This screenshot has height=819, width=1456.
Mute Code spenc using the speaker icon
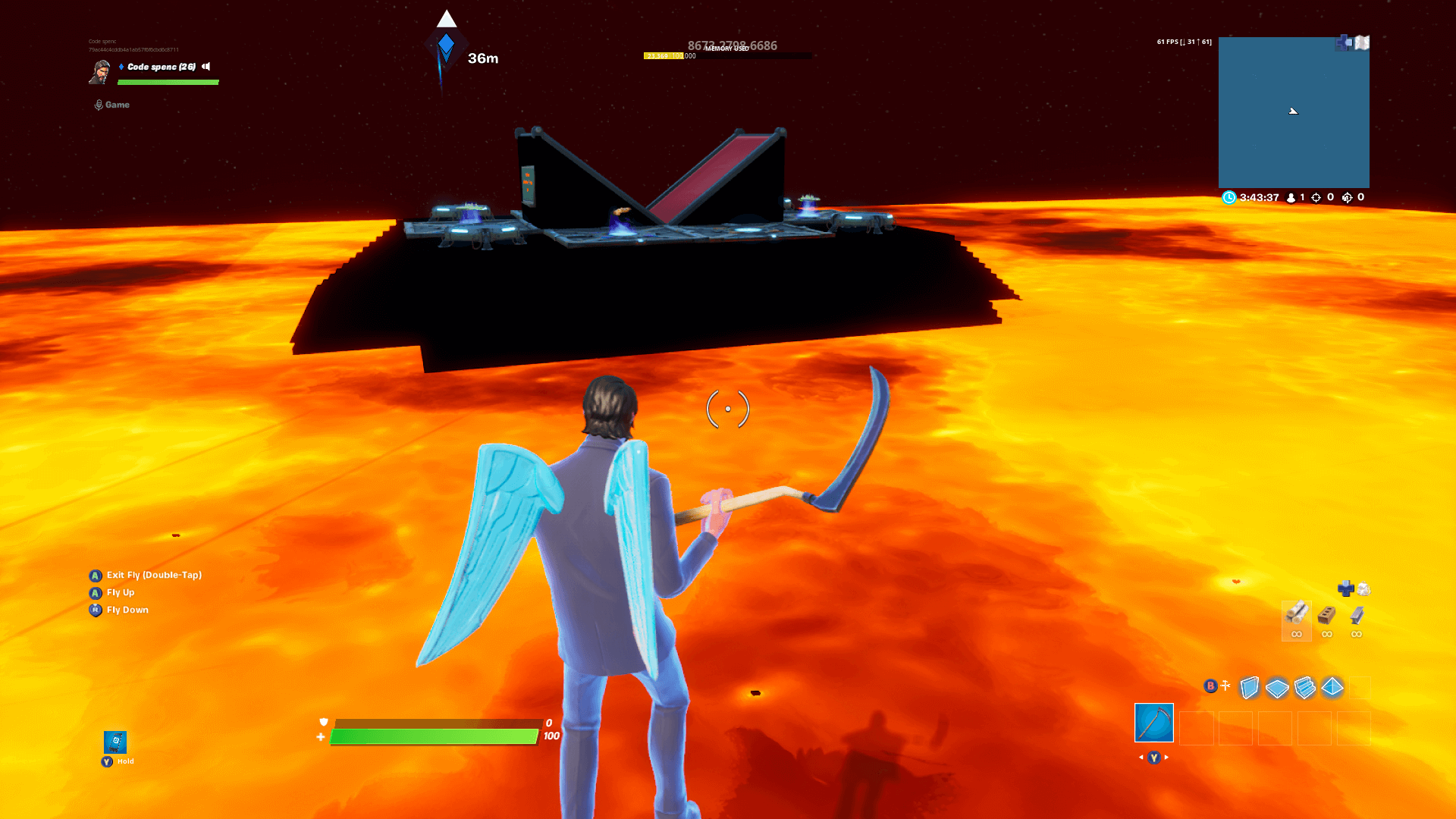click(206, 67)
